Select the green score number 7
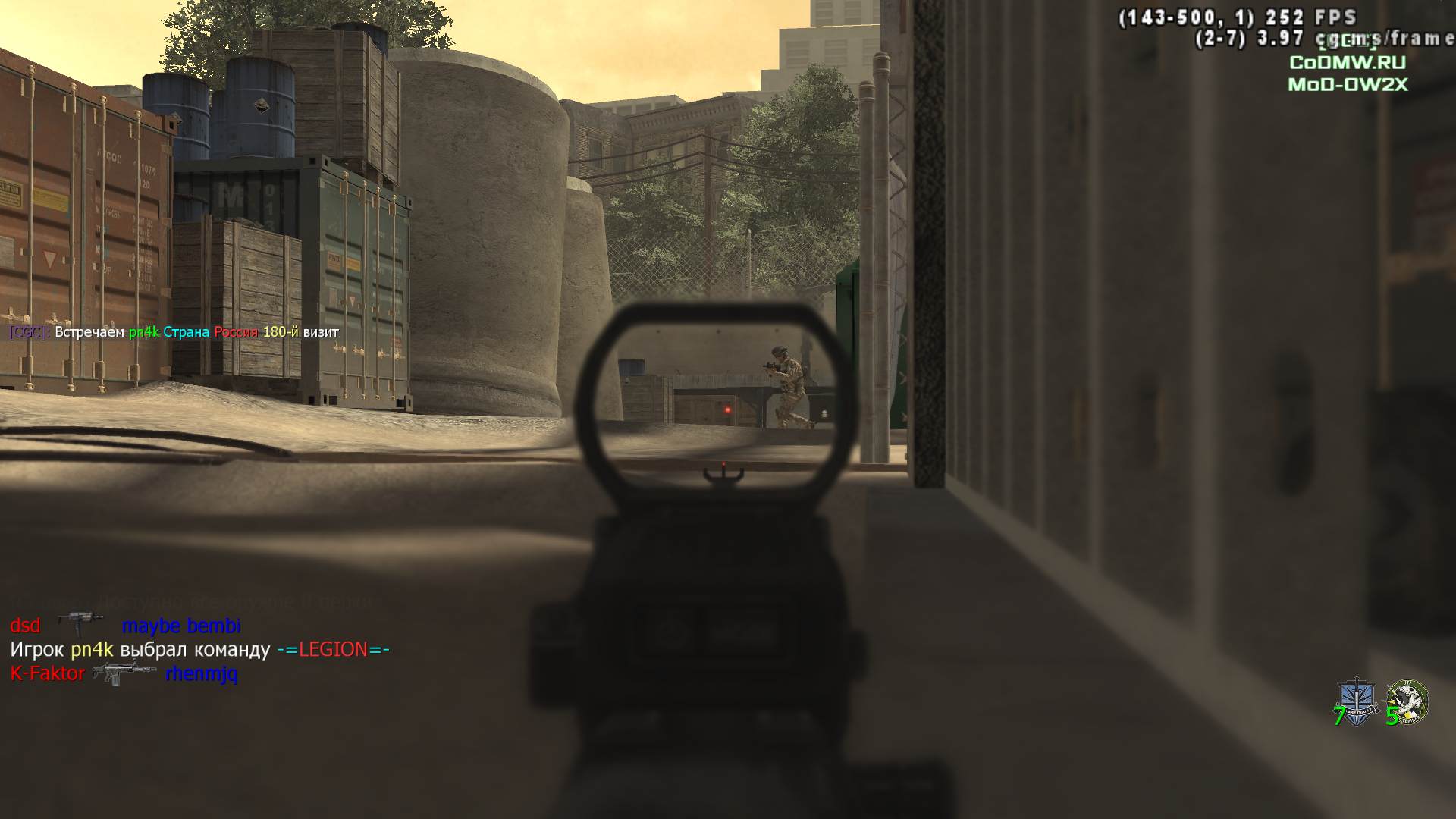The width and height of the screenshot is (1456, 819). [x=1338, y=714]
